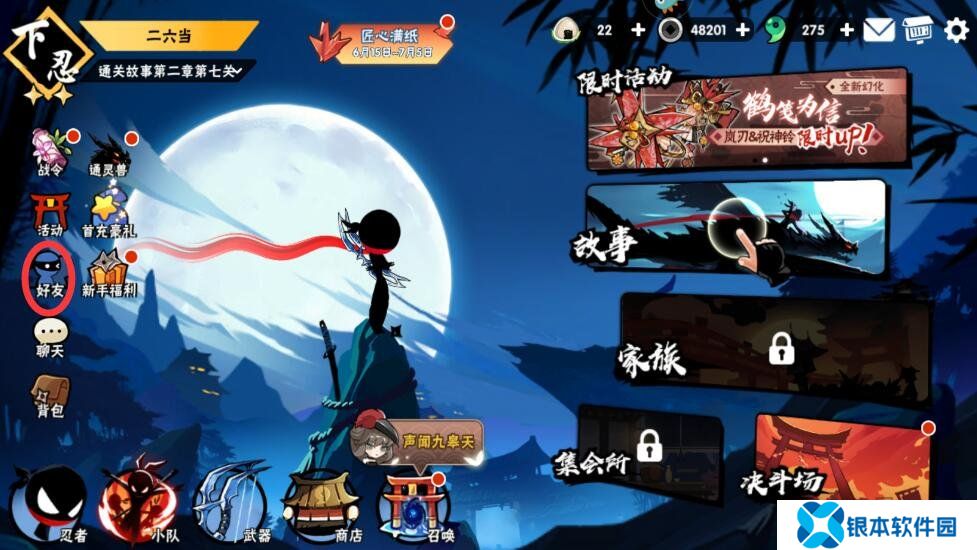Visit the 商店 shop
The image size is (977, 550).
pos(320,501)
